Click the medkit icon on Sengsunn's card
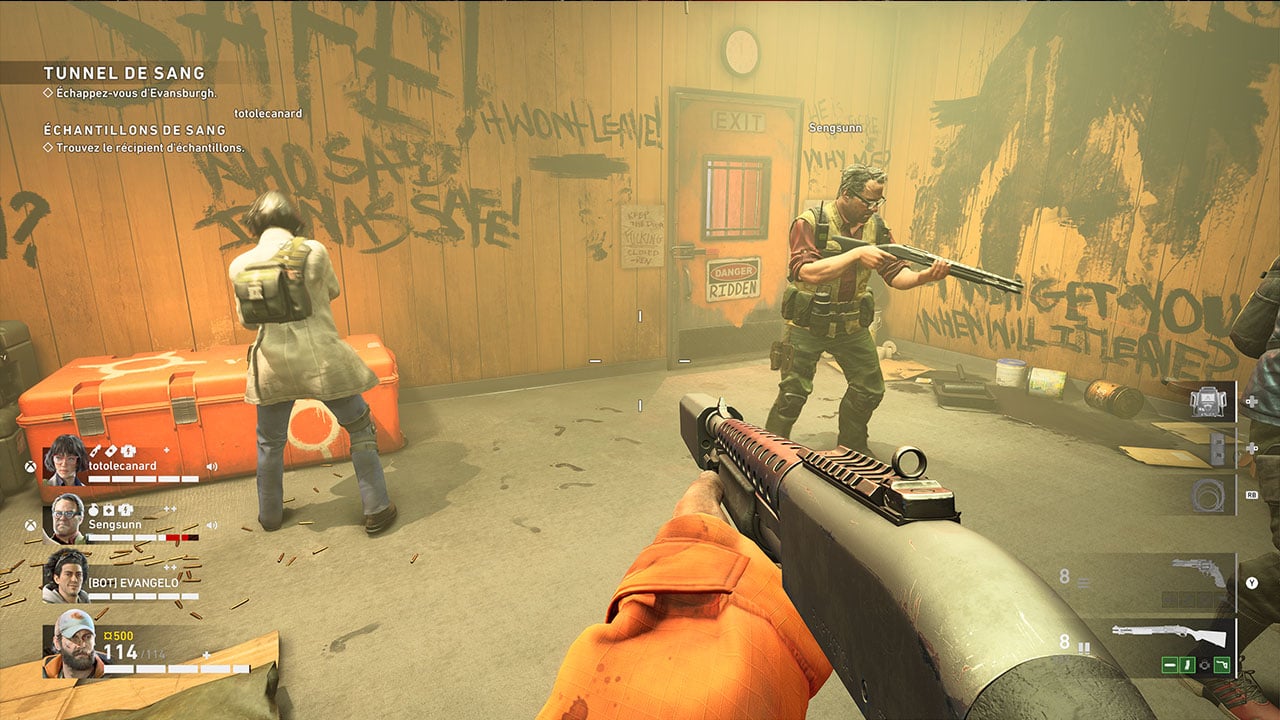This screenshot has height=720, width=1280. [109, 510]
